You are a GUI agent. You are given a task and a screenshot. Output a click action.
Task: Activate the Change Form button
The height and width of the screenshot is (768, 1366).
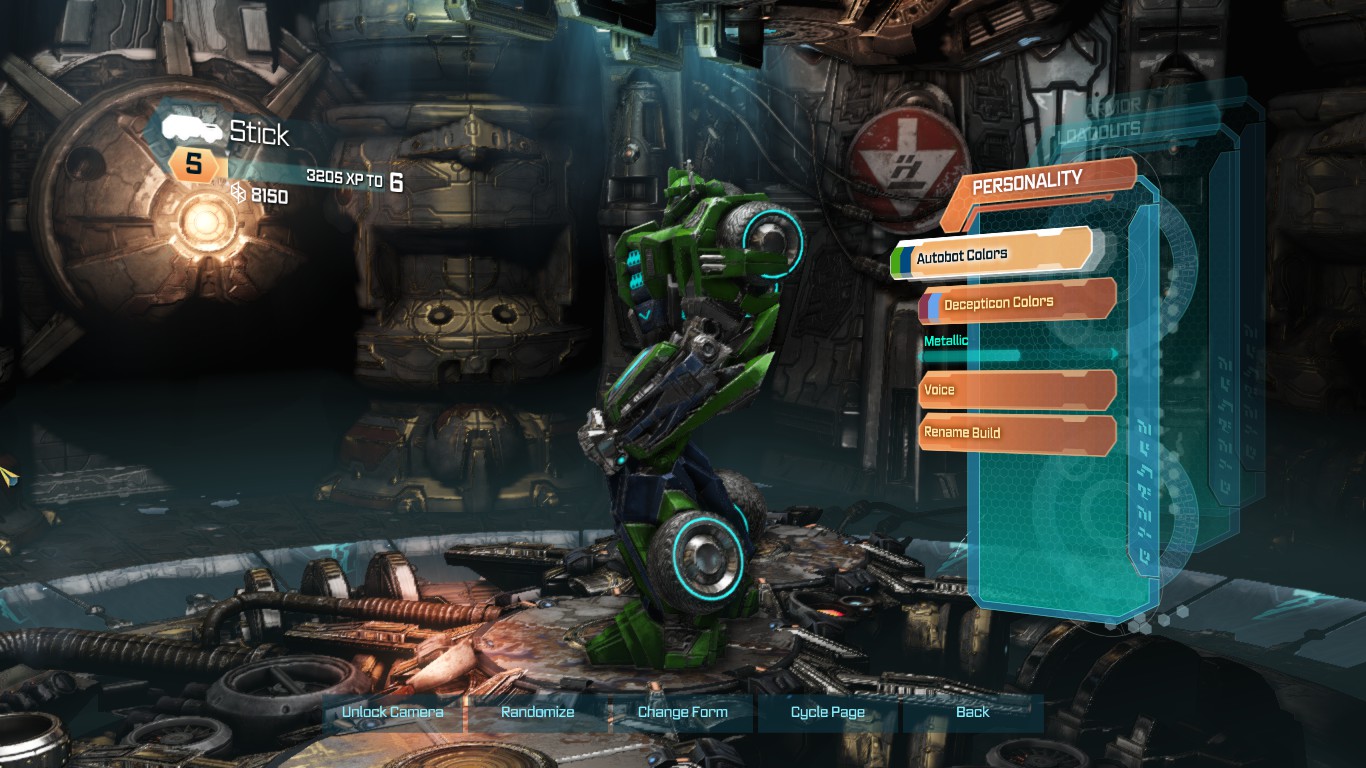pyautogui.click(x=682, y=712)
